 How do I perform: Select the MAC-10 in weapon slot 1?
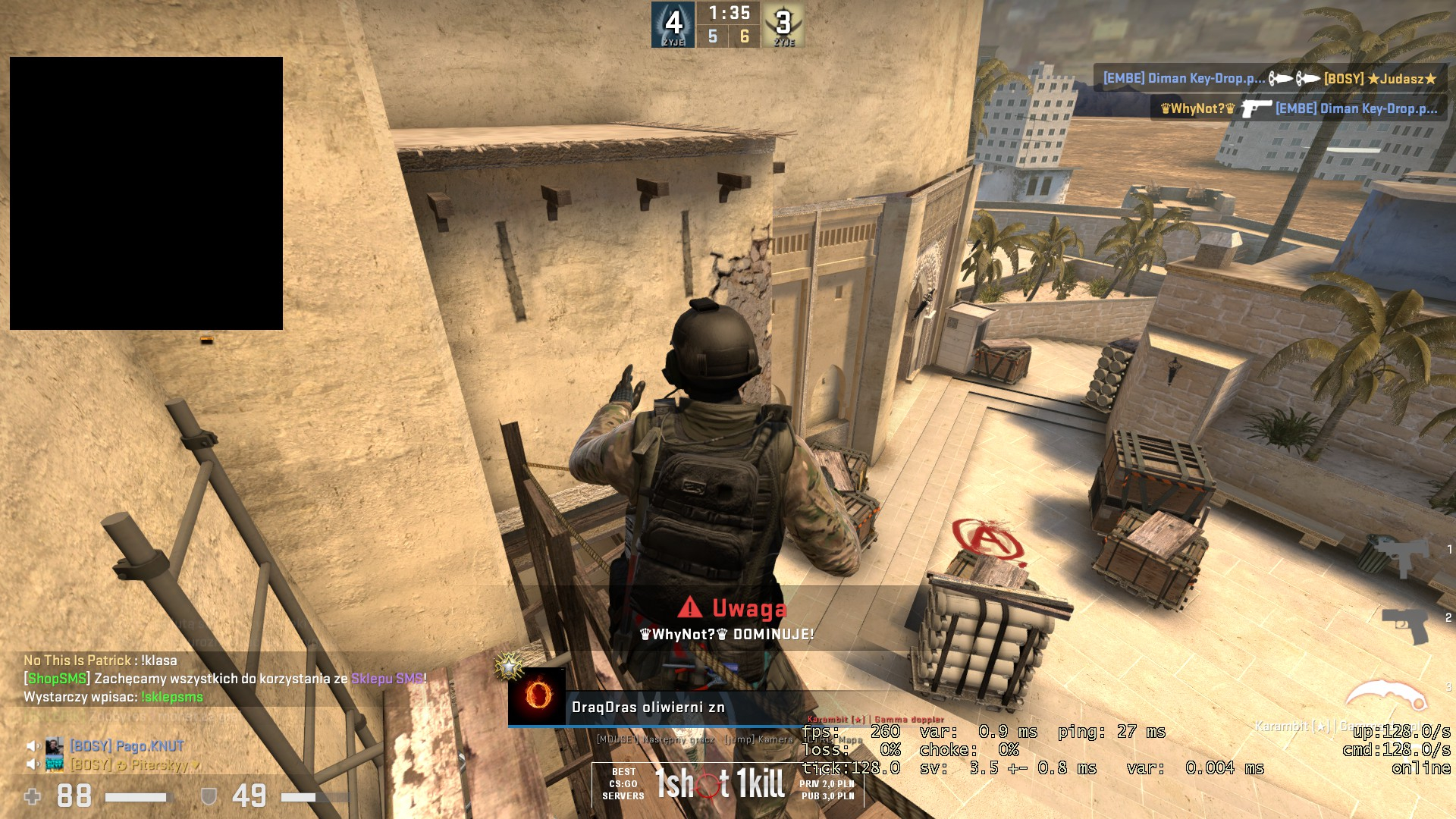(1400, 554)
